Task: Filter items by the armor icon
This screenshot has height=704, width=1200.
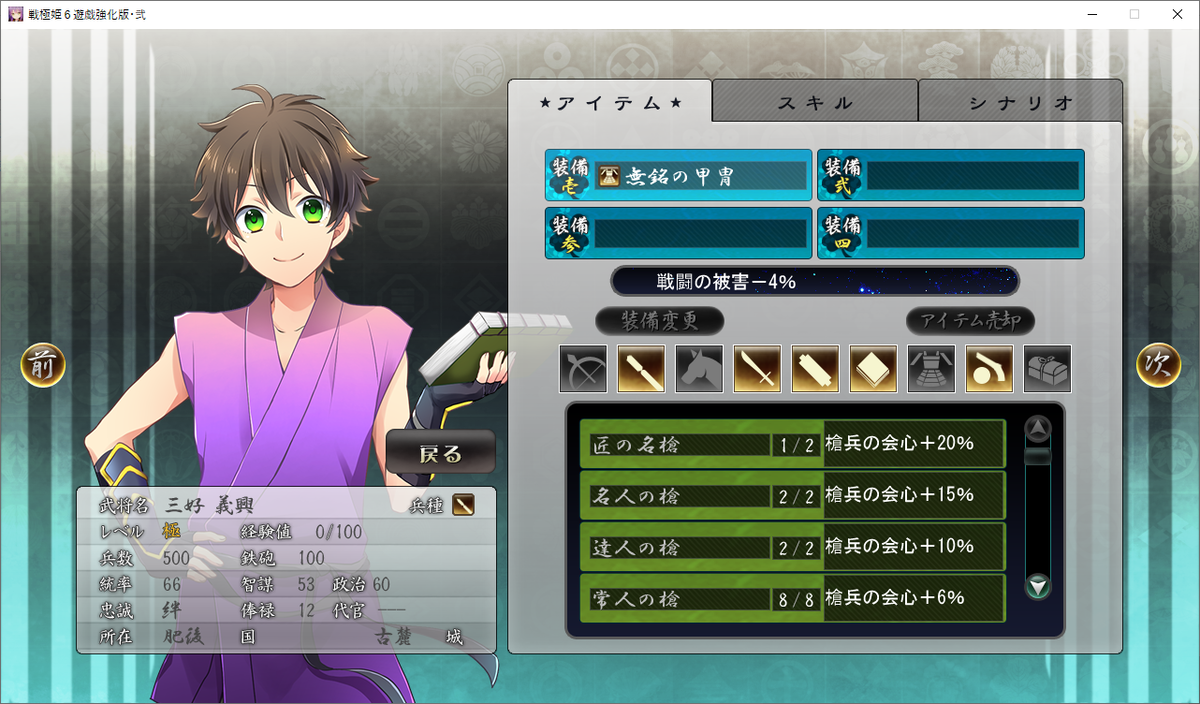Action: click(x=932, y=368)
